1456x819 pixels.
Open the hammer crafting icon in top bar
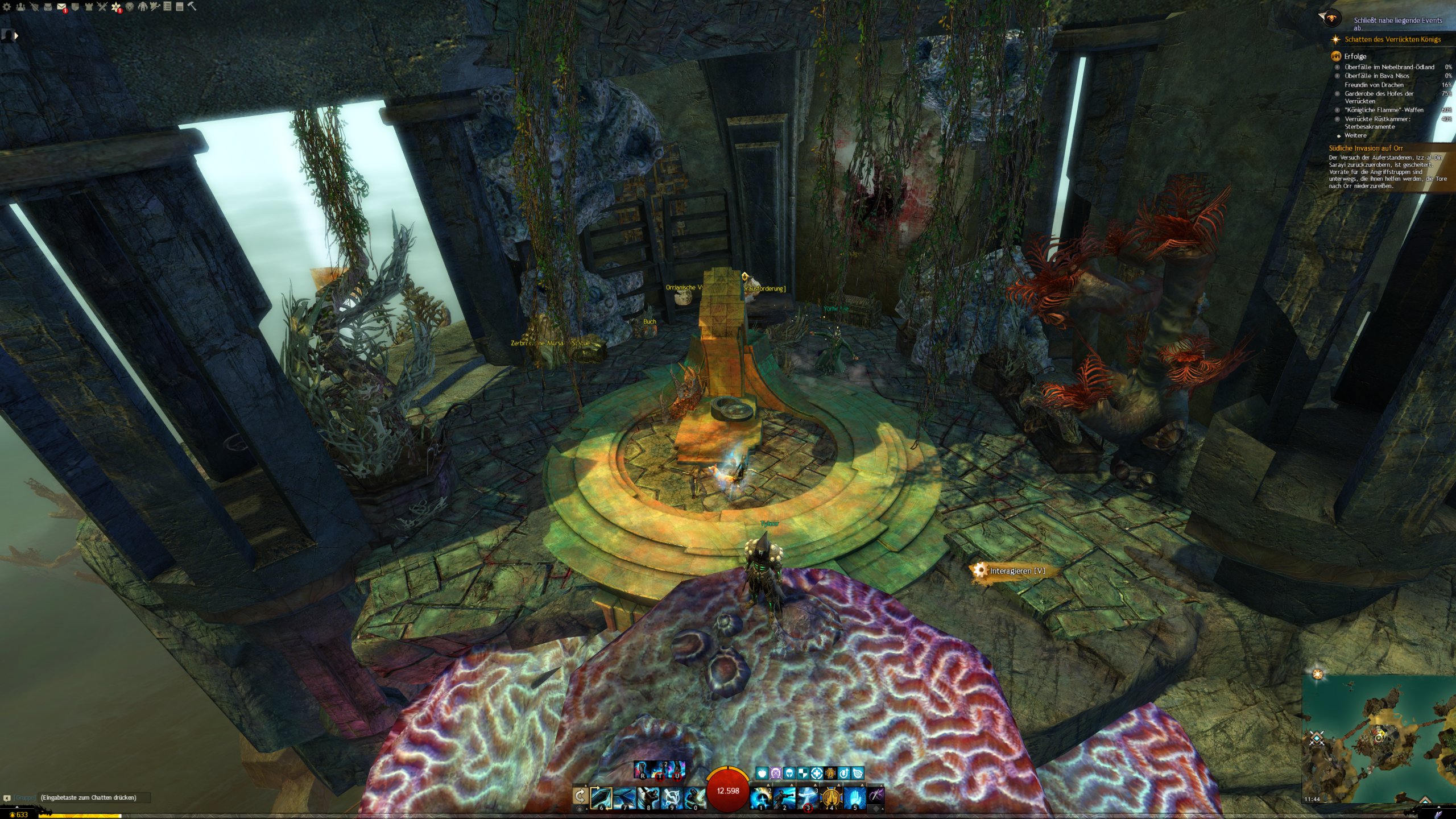click(192, 6)
